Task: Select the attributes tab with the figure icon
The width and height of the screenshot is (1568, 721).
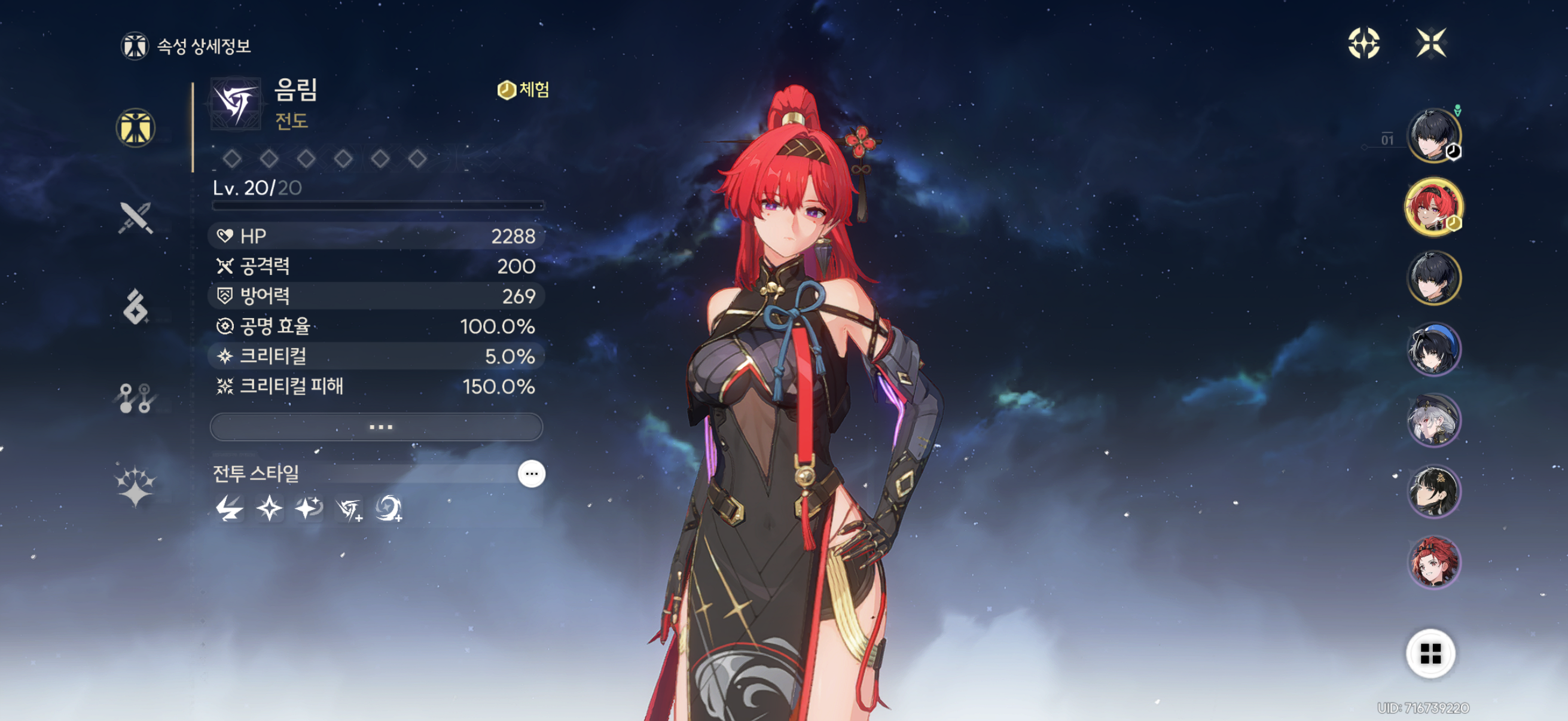Action: [136, 128]
